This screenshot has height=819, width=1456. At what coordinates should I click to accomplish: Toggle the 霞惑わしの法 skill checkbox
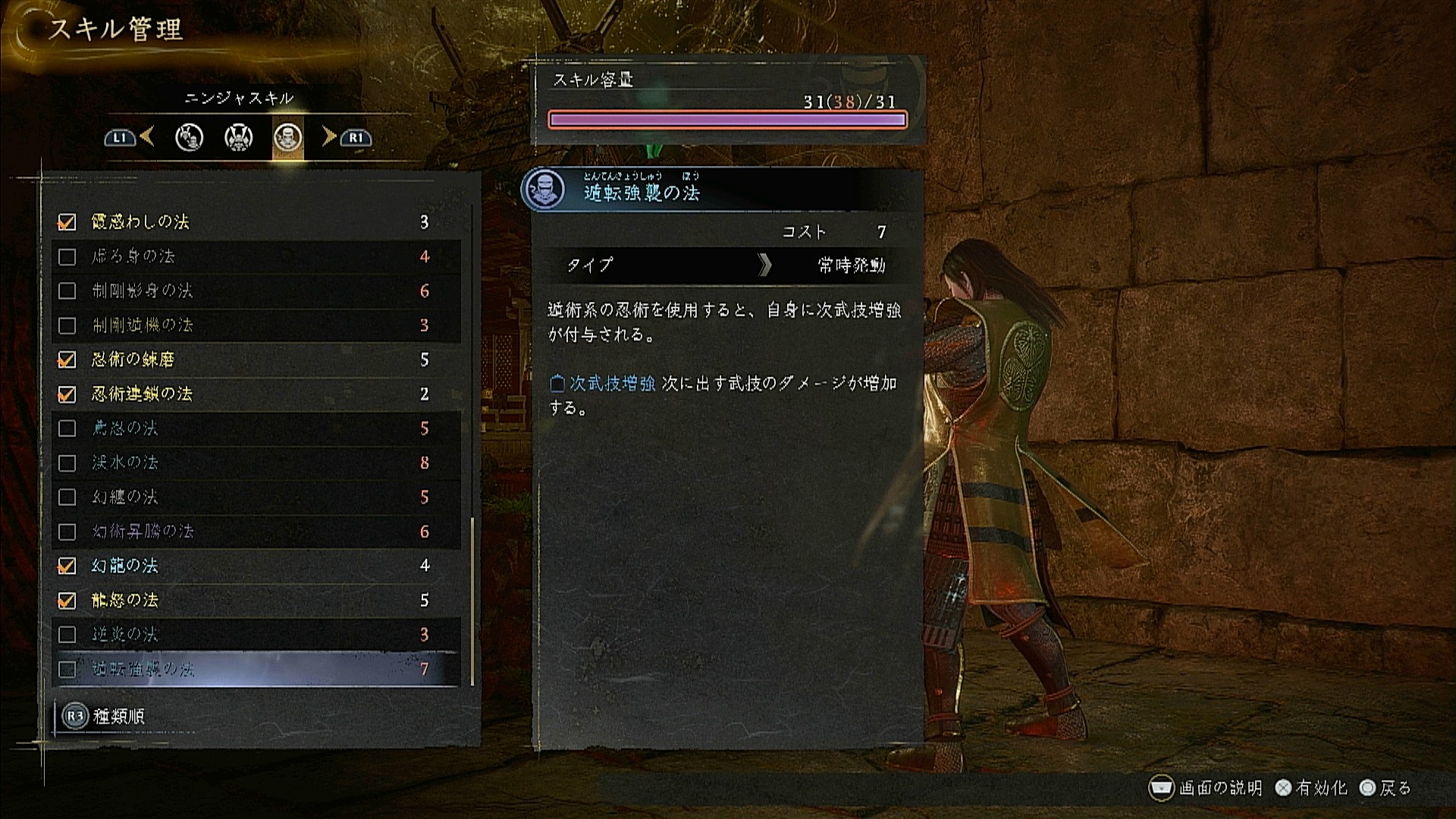point(67,222)
